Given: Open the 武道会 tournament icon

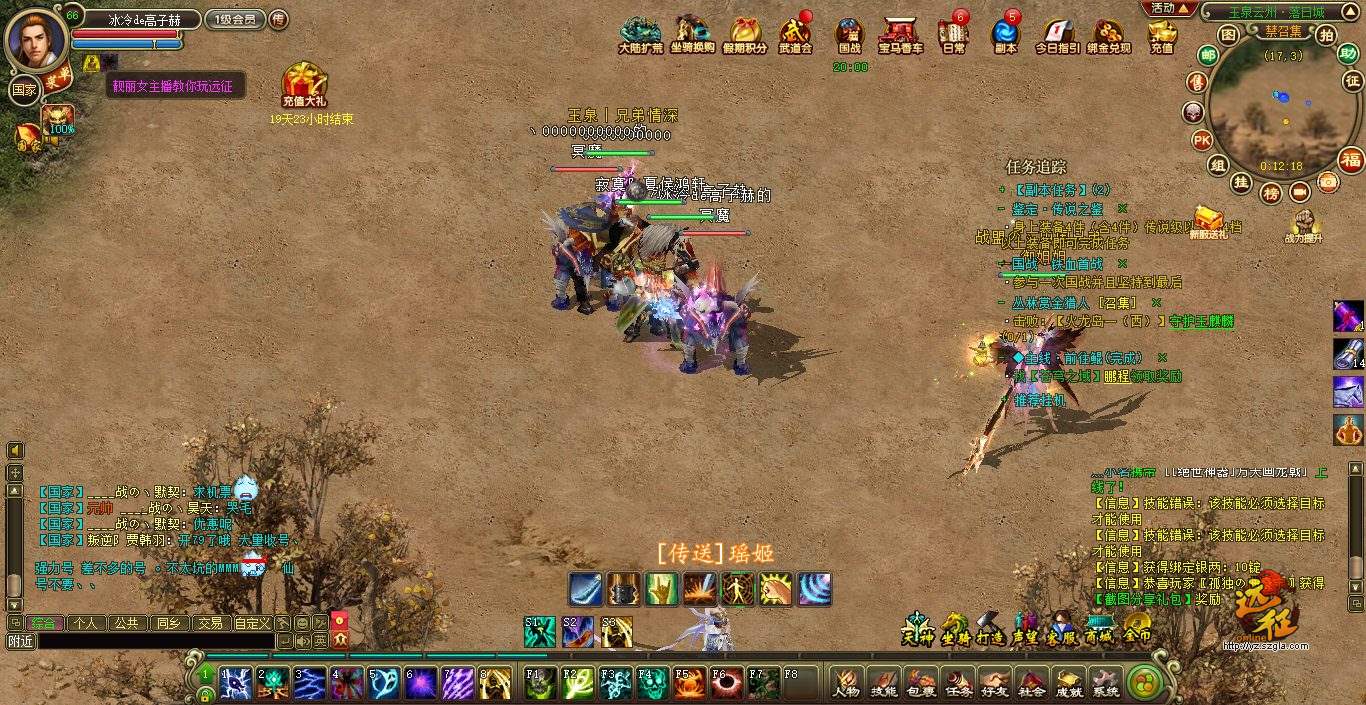Looking at the screenshot, I should click(795, 35).
